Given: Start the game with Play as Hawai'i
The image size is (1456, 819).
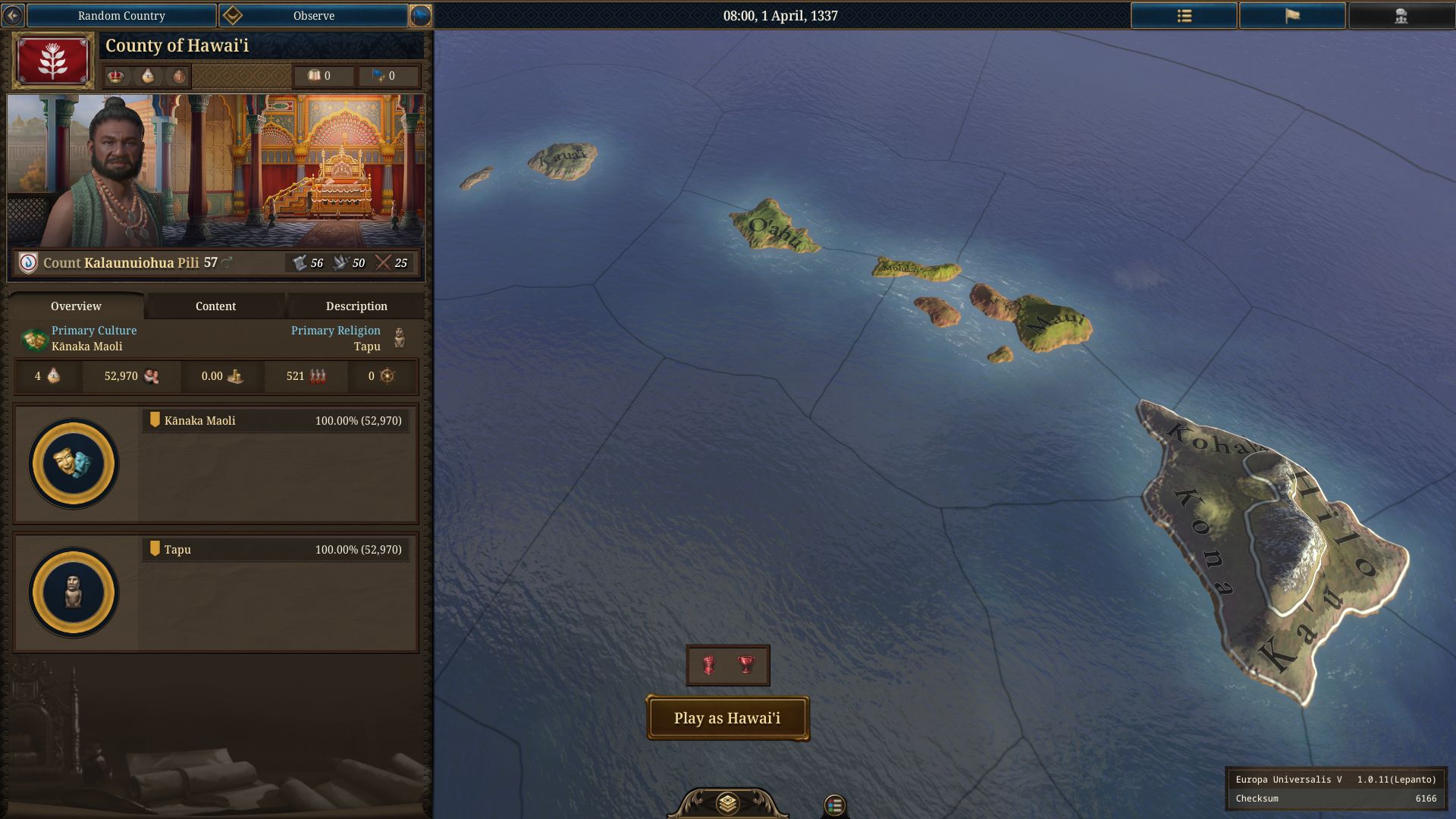Looking at the screenshot, I should (x=727, y=718).
